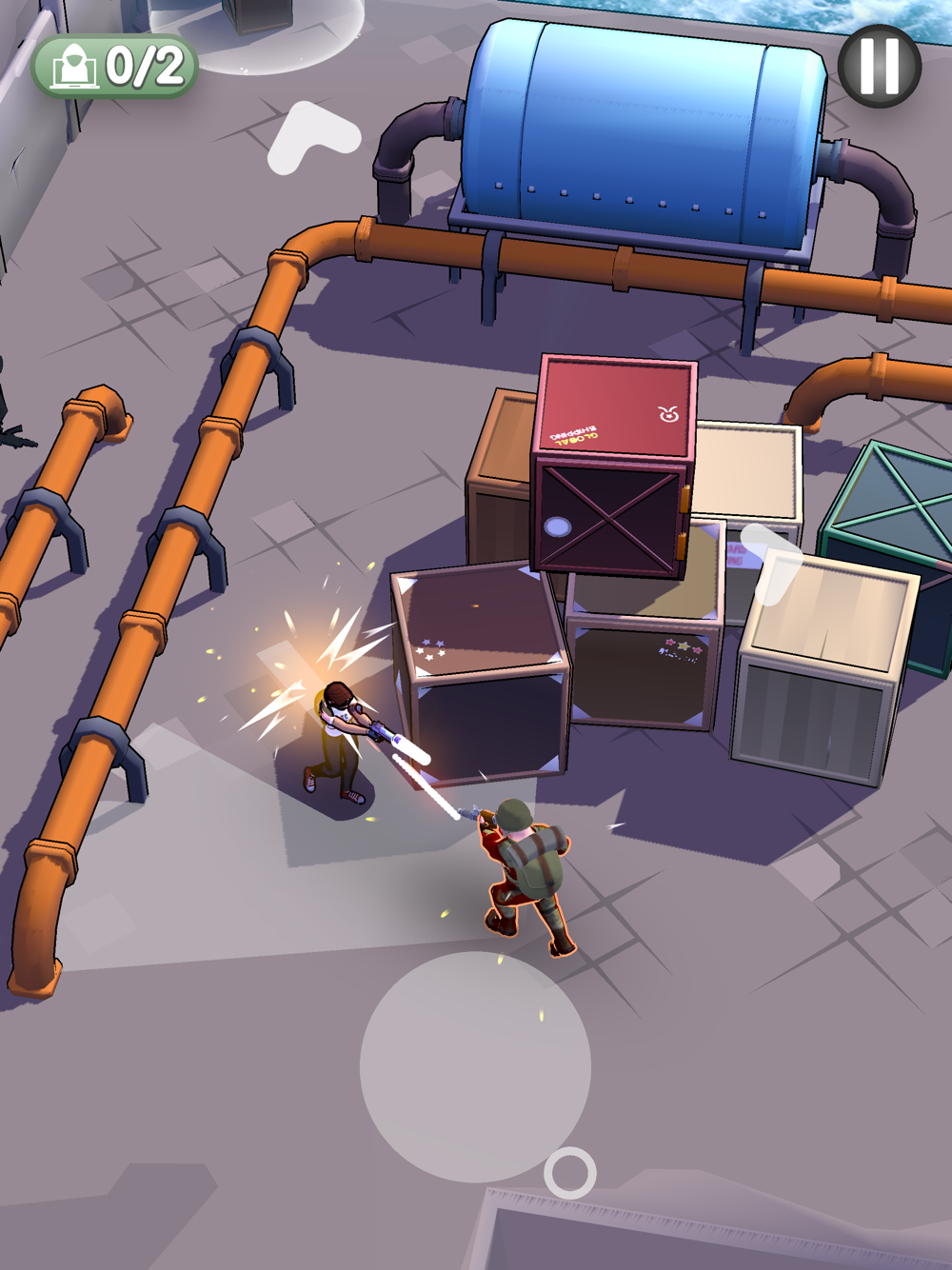
Task: Tap the translucent virtual joystick circle
Action: coord(475,1066)
